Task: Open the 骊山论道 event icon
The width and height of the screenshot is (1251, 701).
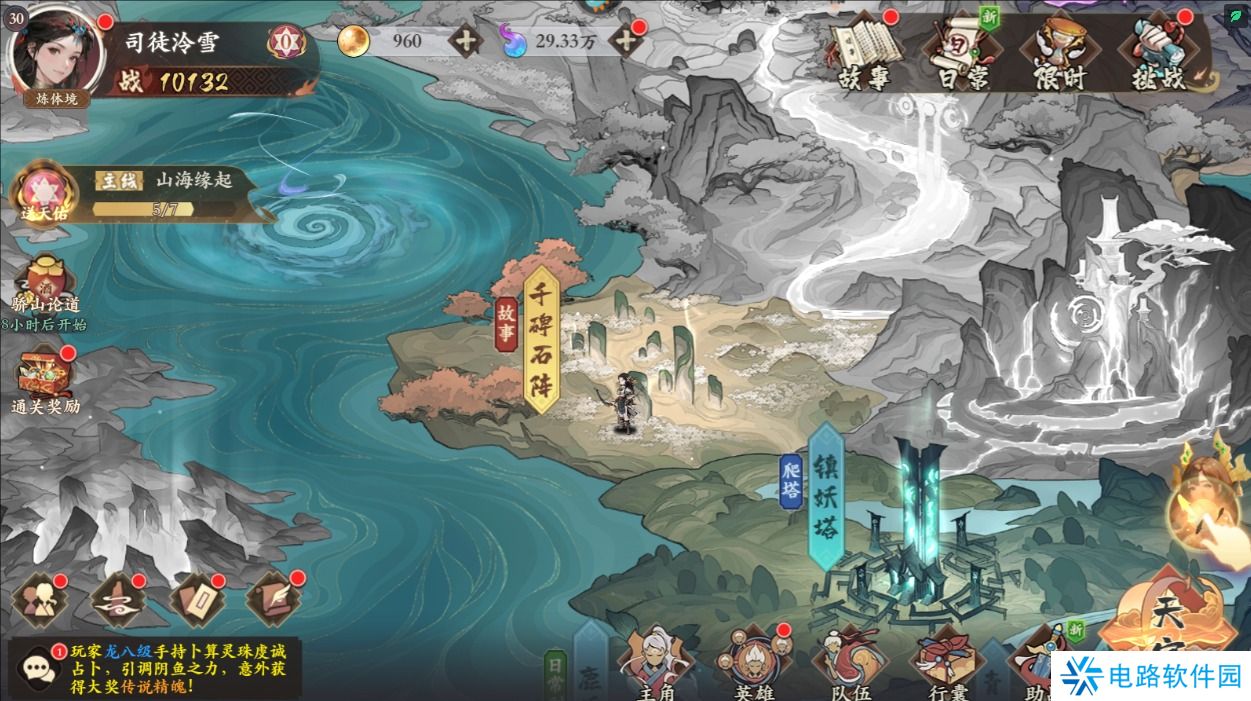Action: 46,285
